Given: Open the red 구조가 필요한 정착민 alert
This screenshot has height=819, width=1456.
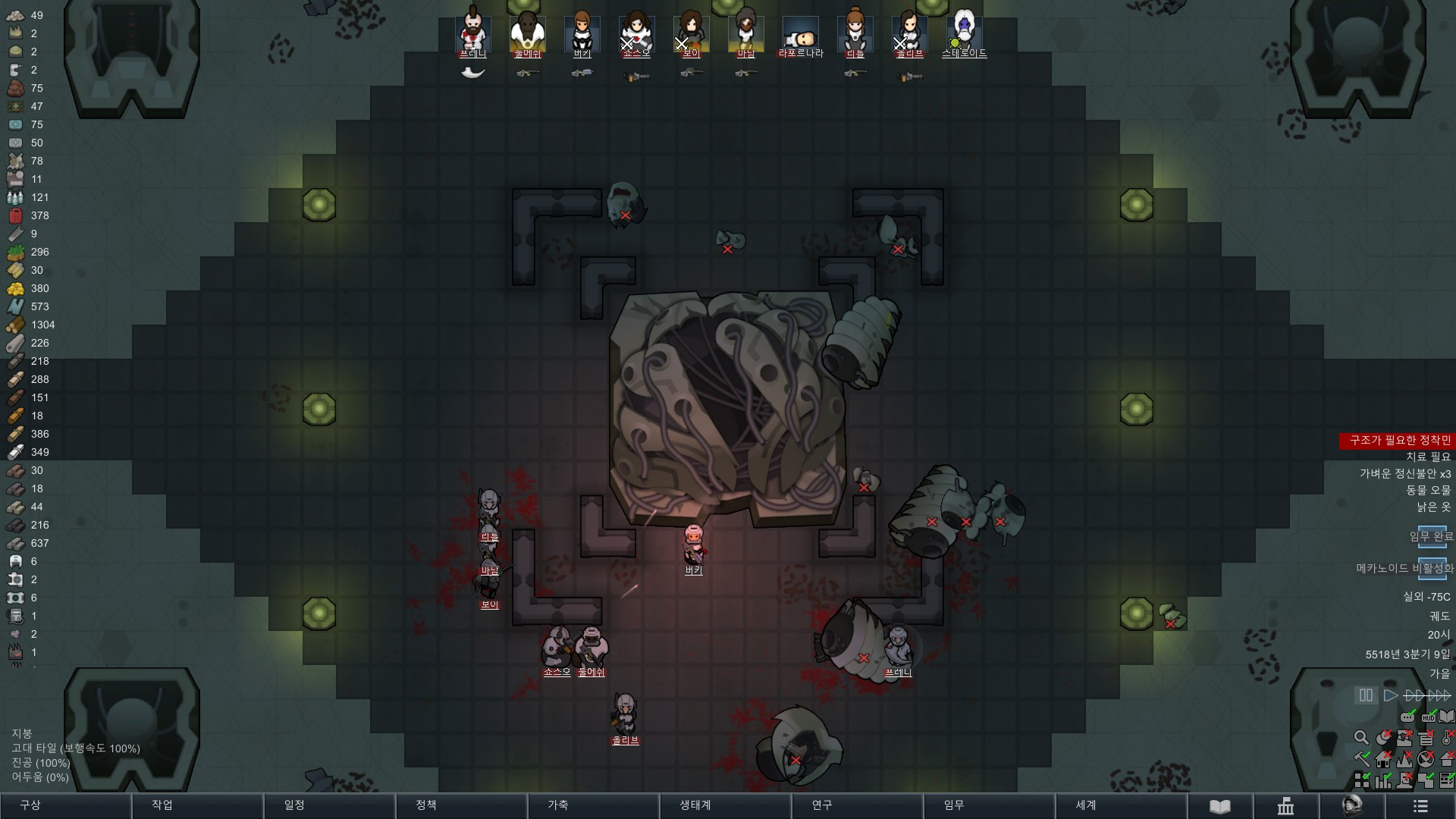Looking at the screenshot, I should pyautogui.click(x=1399, y=441).
